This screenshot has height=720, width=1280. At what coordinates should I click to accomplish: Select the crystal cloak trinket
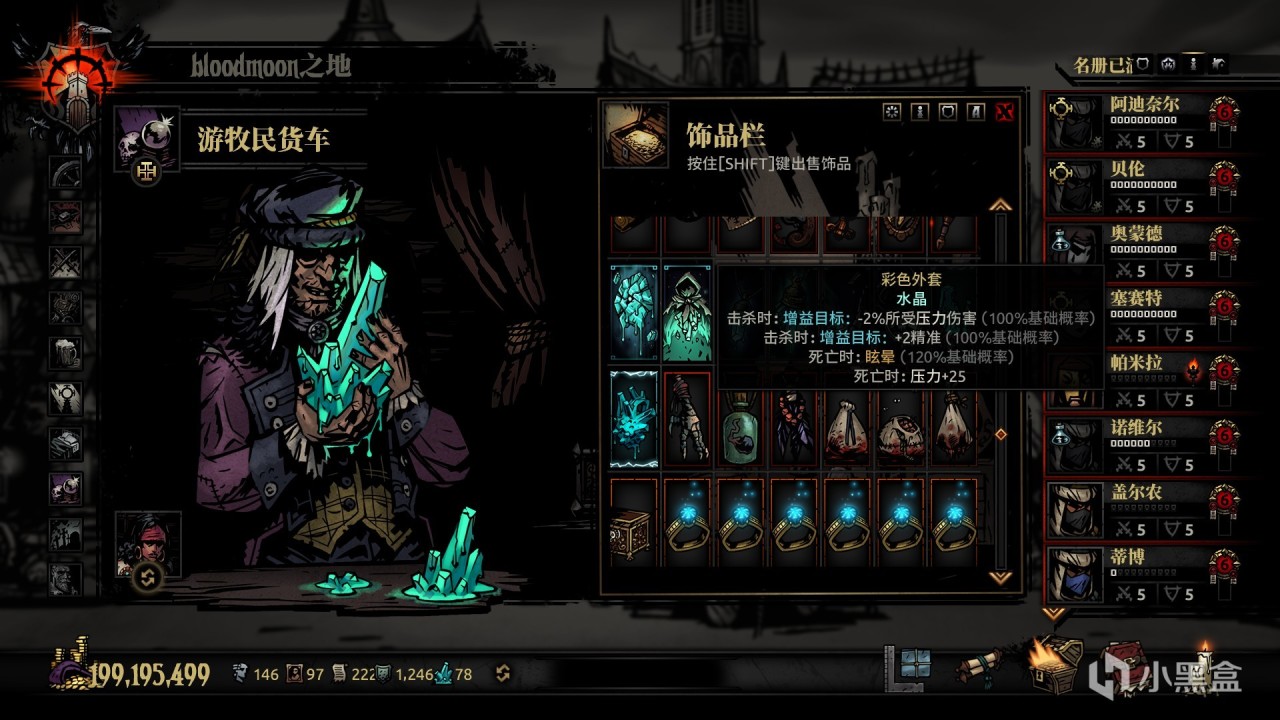687,312
